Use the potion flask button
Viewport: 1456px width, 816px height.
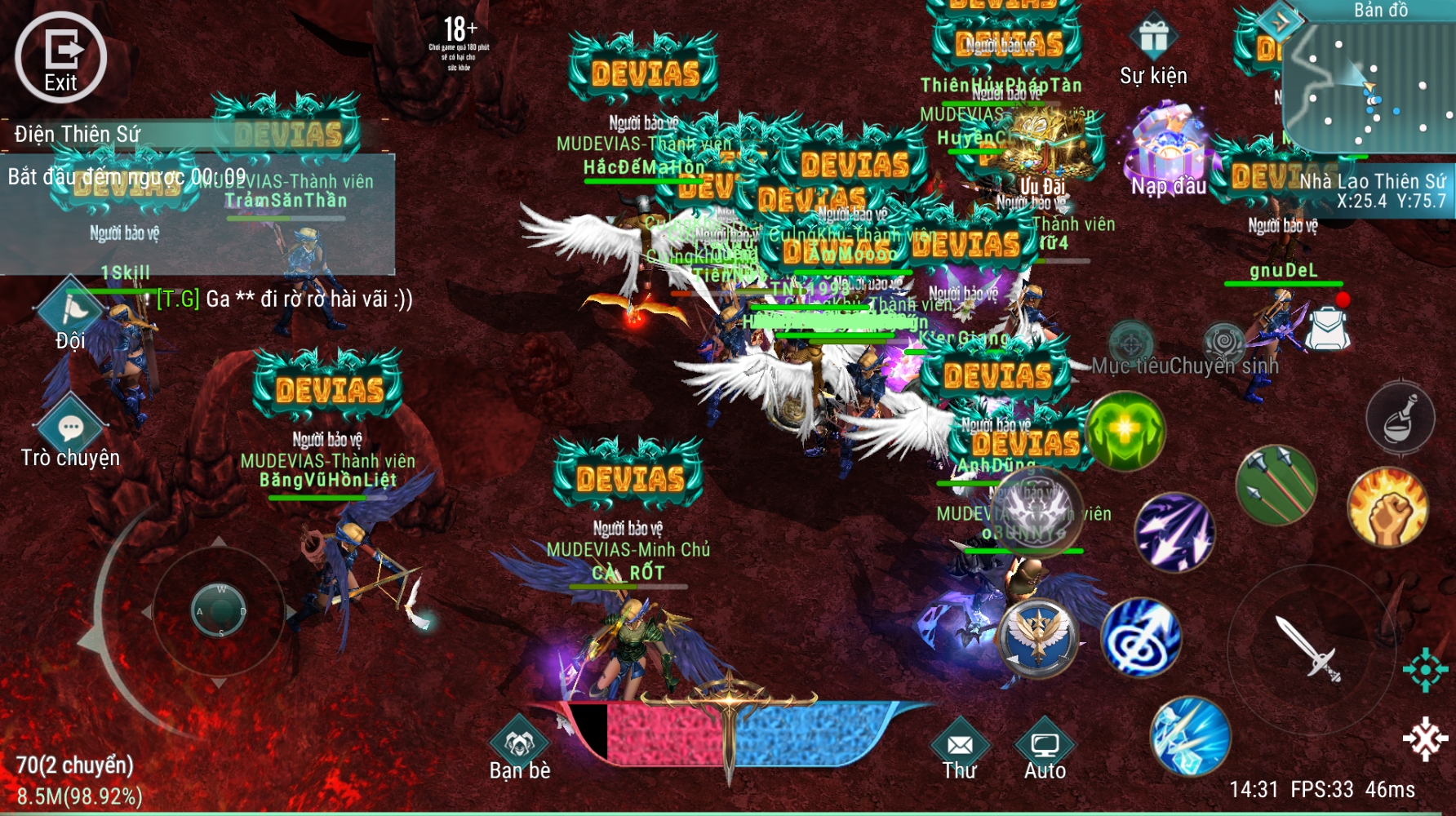(1400, 418)
